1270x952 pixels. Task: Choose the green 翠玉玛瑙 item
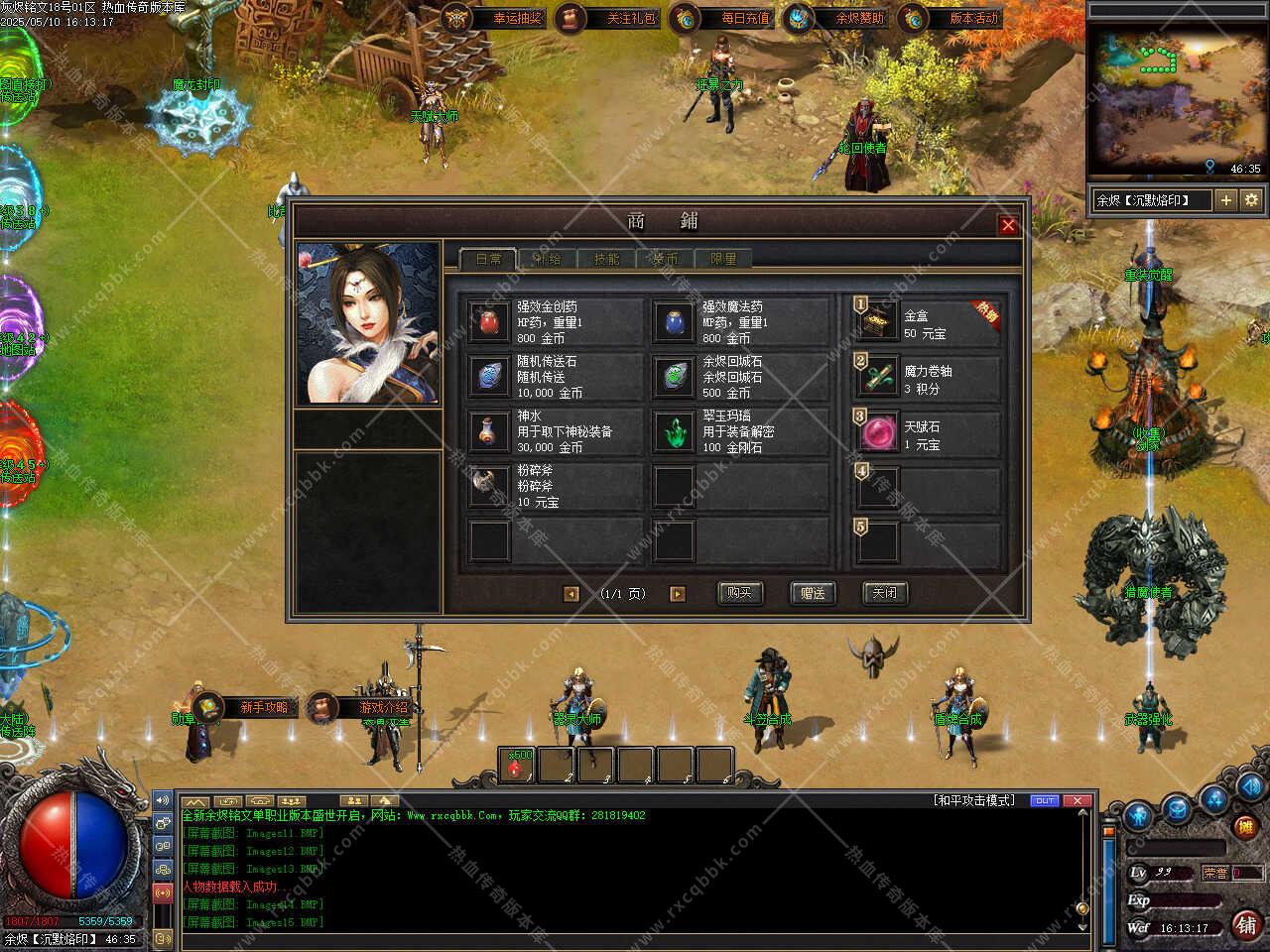coord(675,431)
